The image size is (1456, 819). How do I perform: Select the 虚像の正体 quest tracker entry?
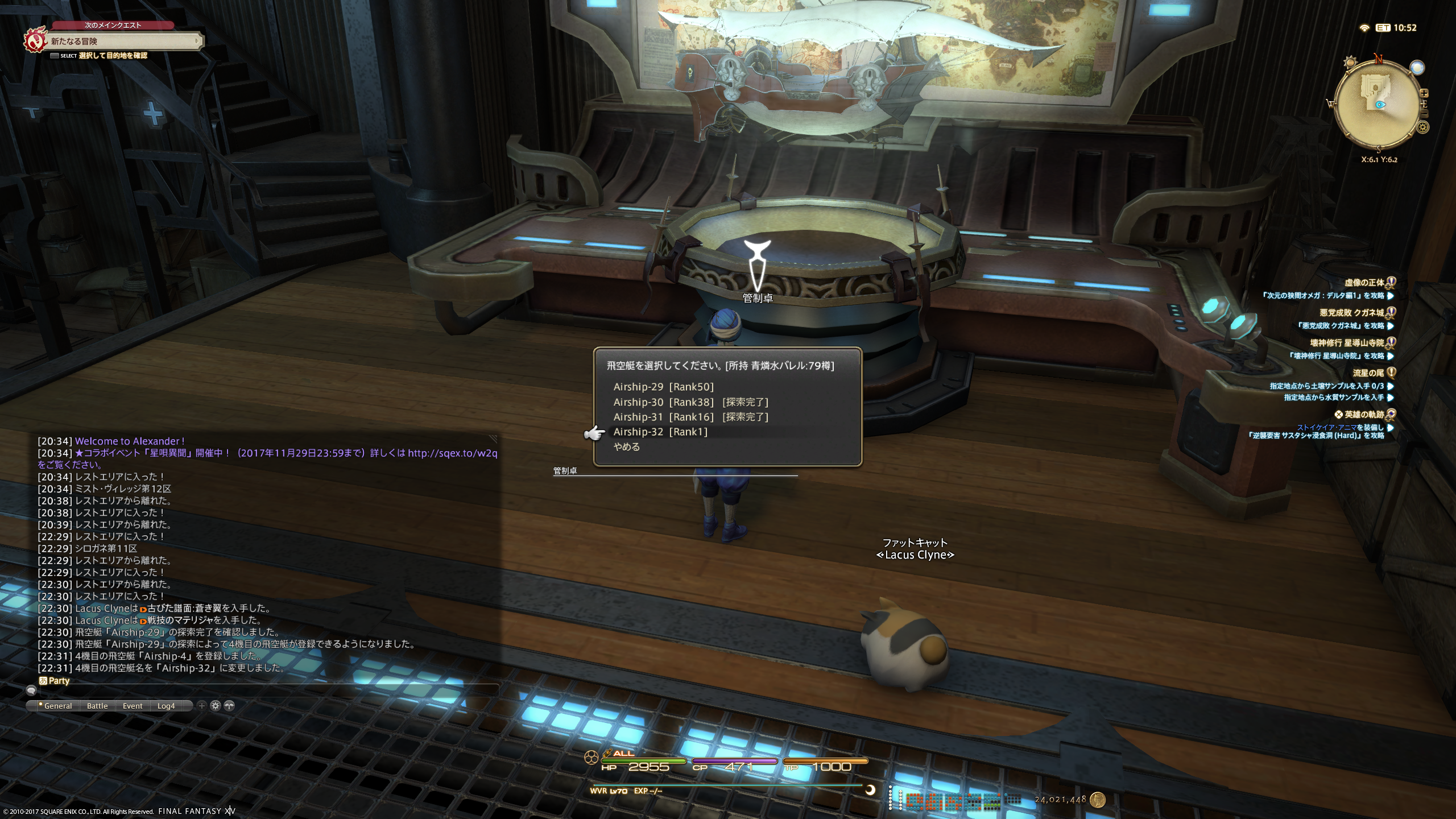click(x=1364, y=283)
